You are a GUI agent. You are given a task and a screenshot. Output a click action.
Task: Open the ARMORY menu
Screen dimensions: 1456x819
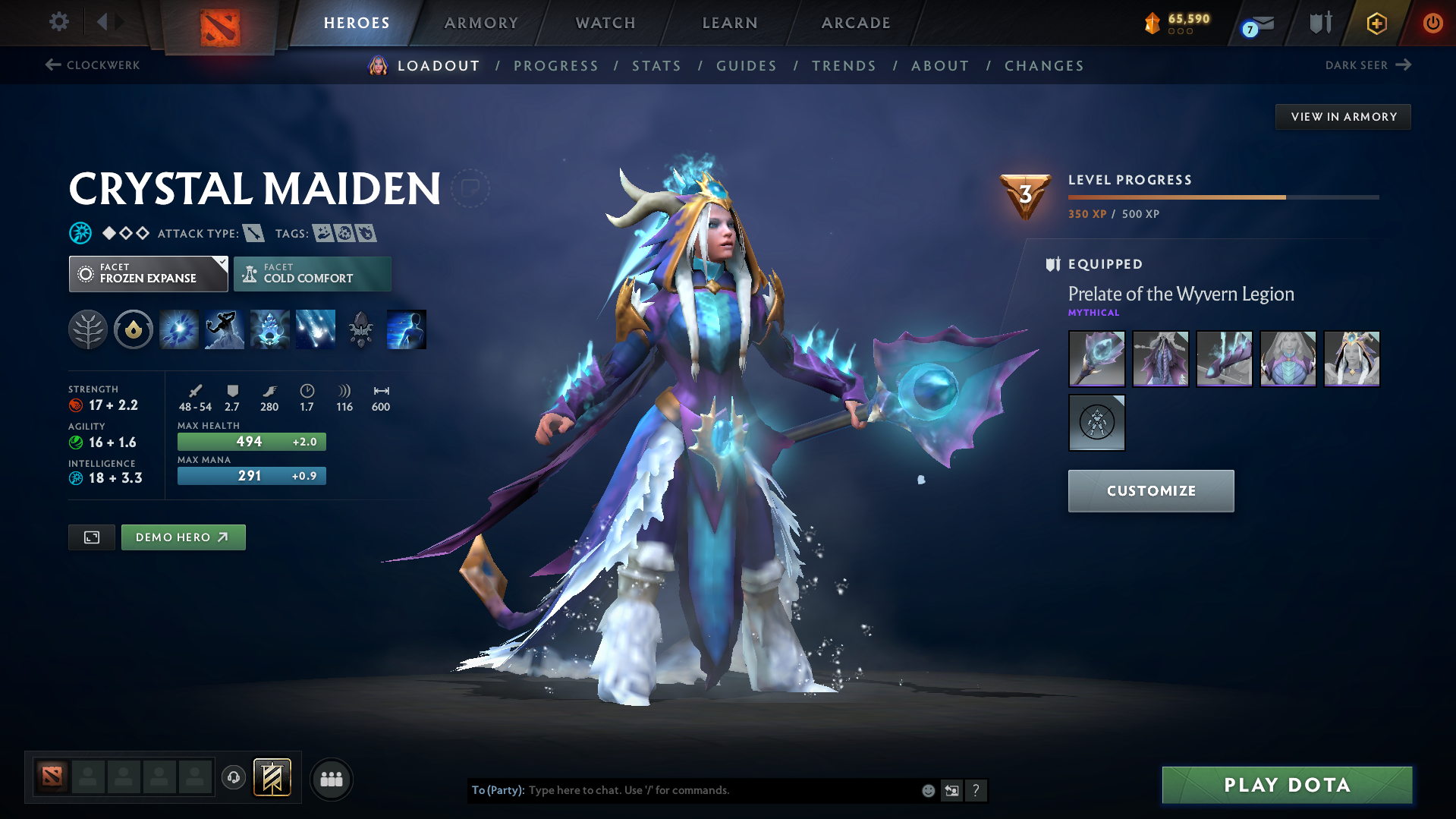(481, 23)
